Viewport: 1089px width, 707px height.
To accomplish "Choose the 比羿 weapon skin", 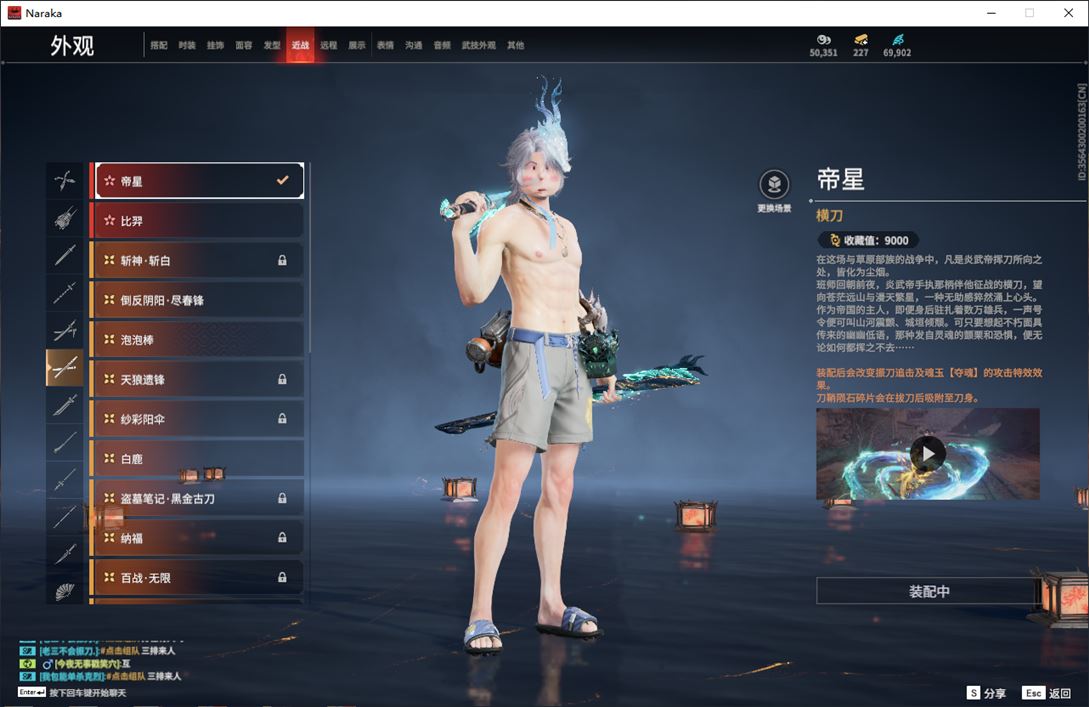I will pos(198,220).
